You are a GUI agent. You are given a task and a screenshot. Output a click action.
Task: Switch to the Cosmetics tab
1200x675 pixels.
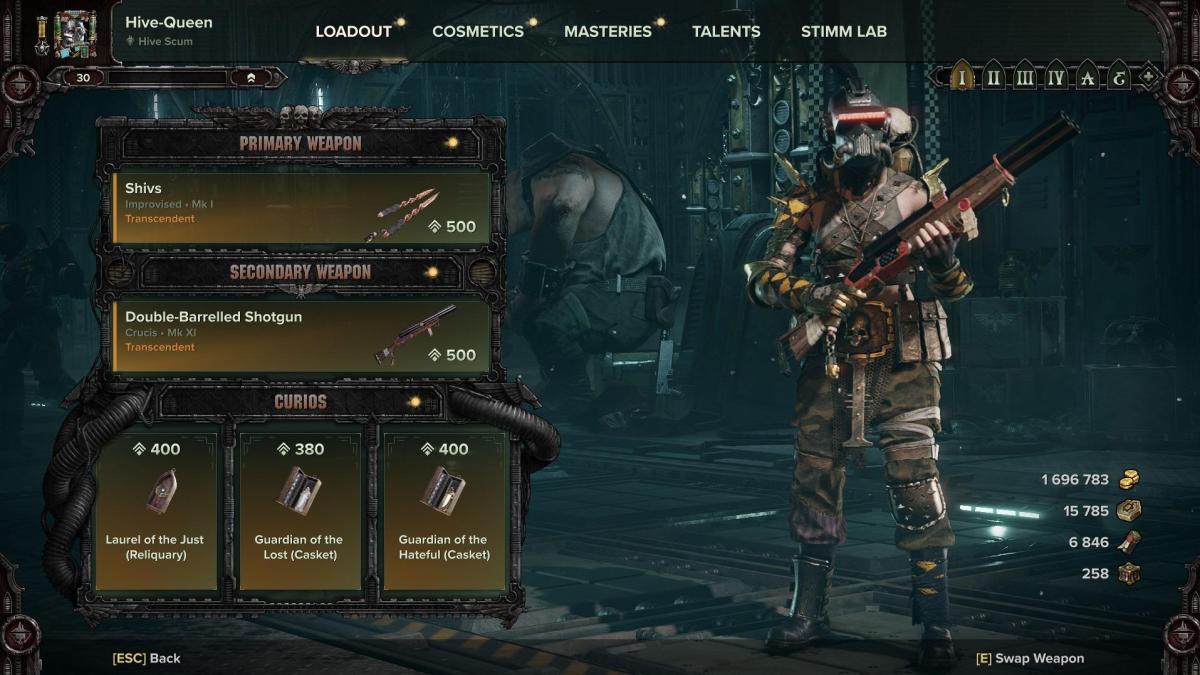pyautogui.click(x=477, y=31)
